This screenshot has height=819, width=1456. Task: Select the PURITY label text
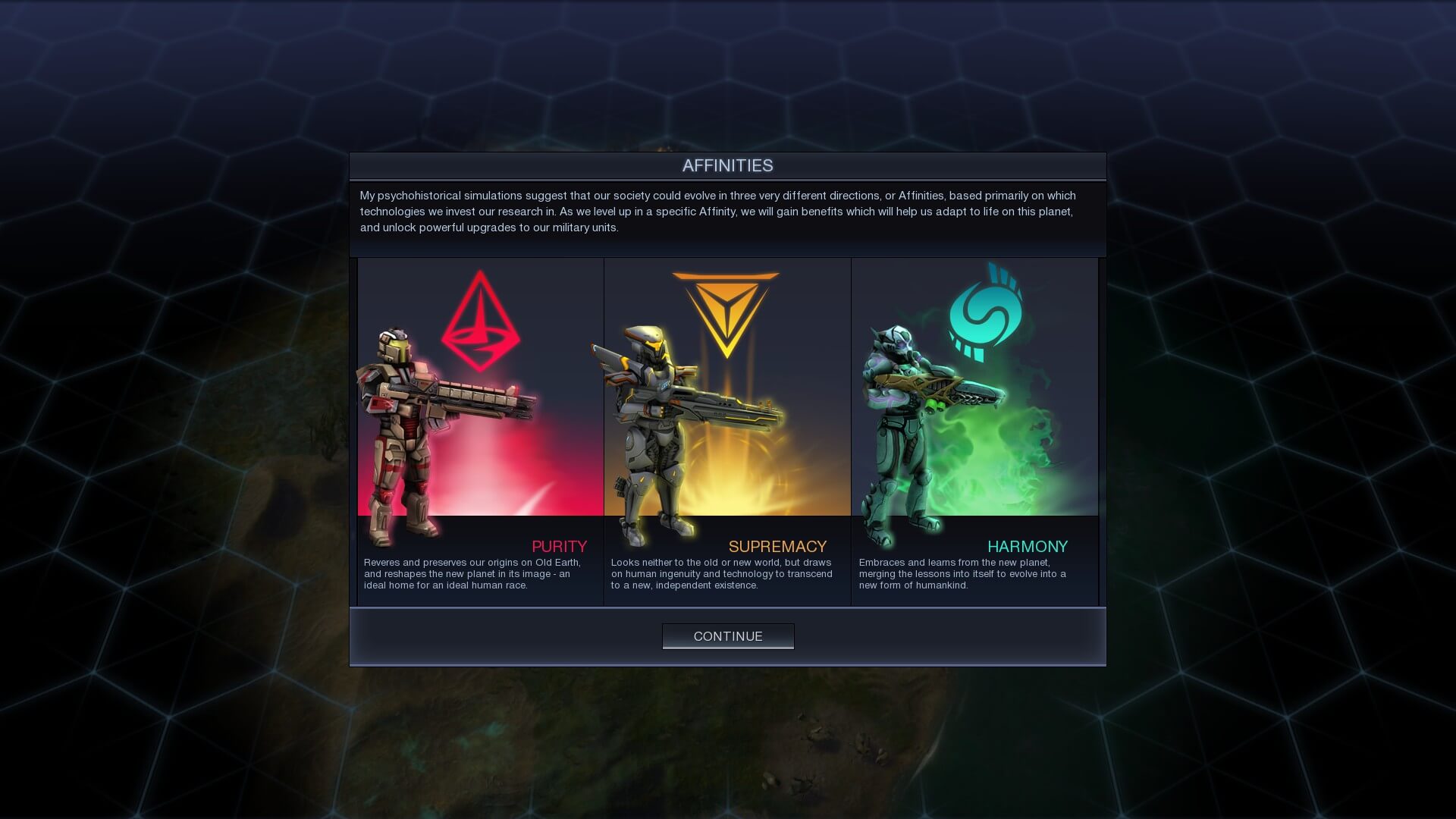click(559, 546)
